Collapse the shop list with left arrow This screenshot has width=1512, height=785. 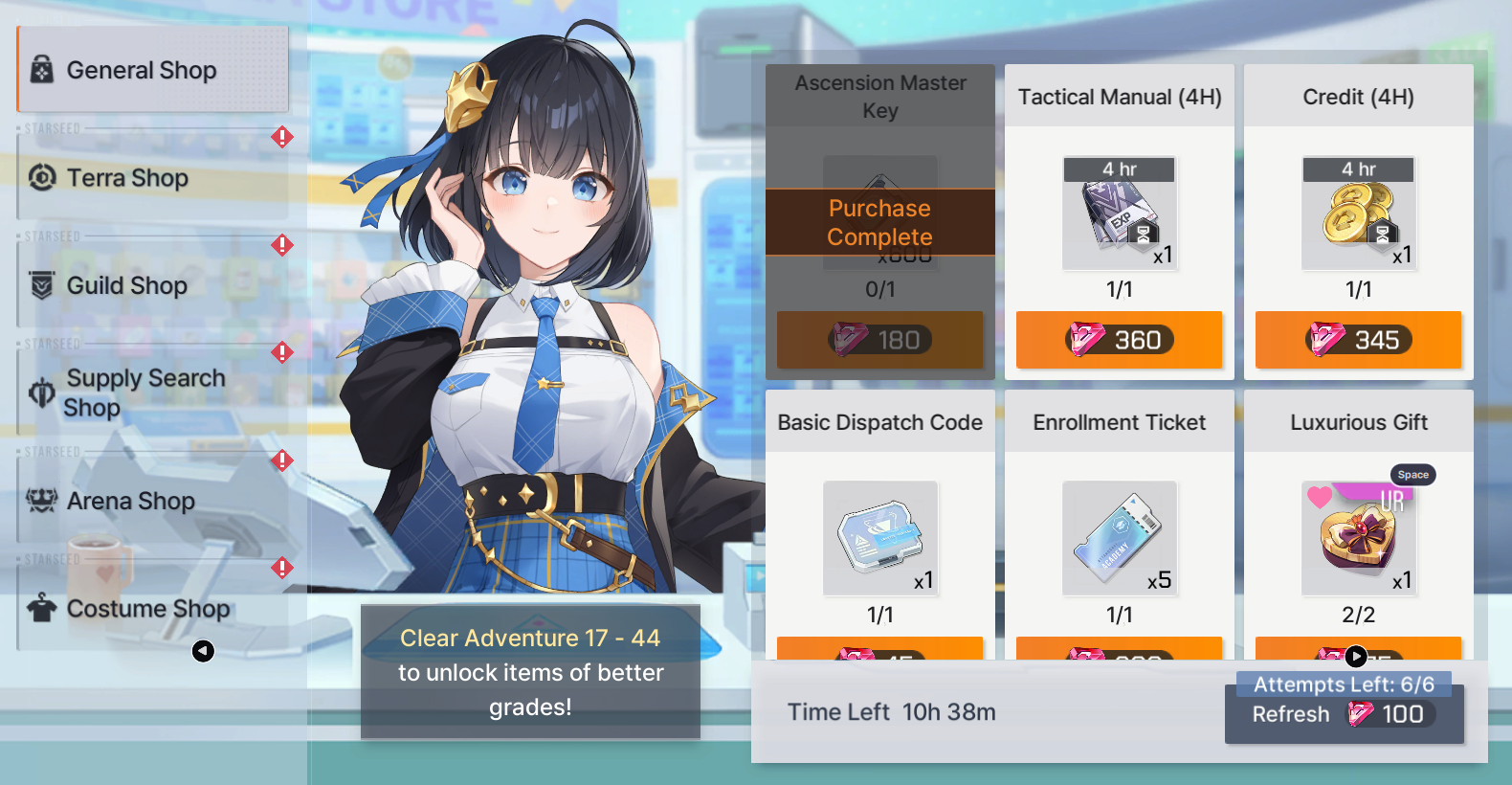(203, 651)
